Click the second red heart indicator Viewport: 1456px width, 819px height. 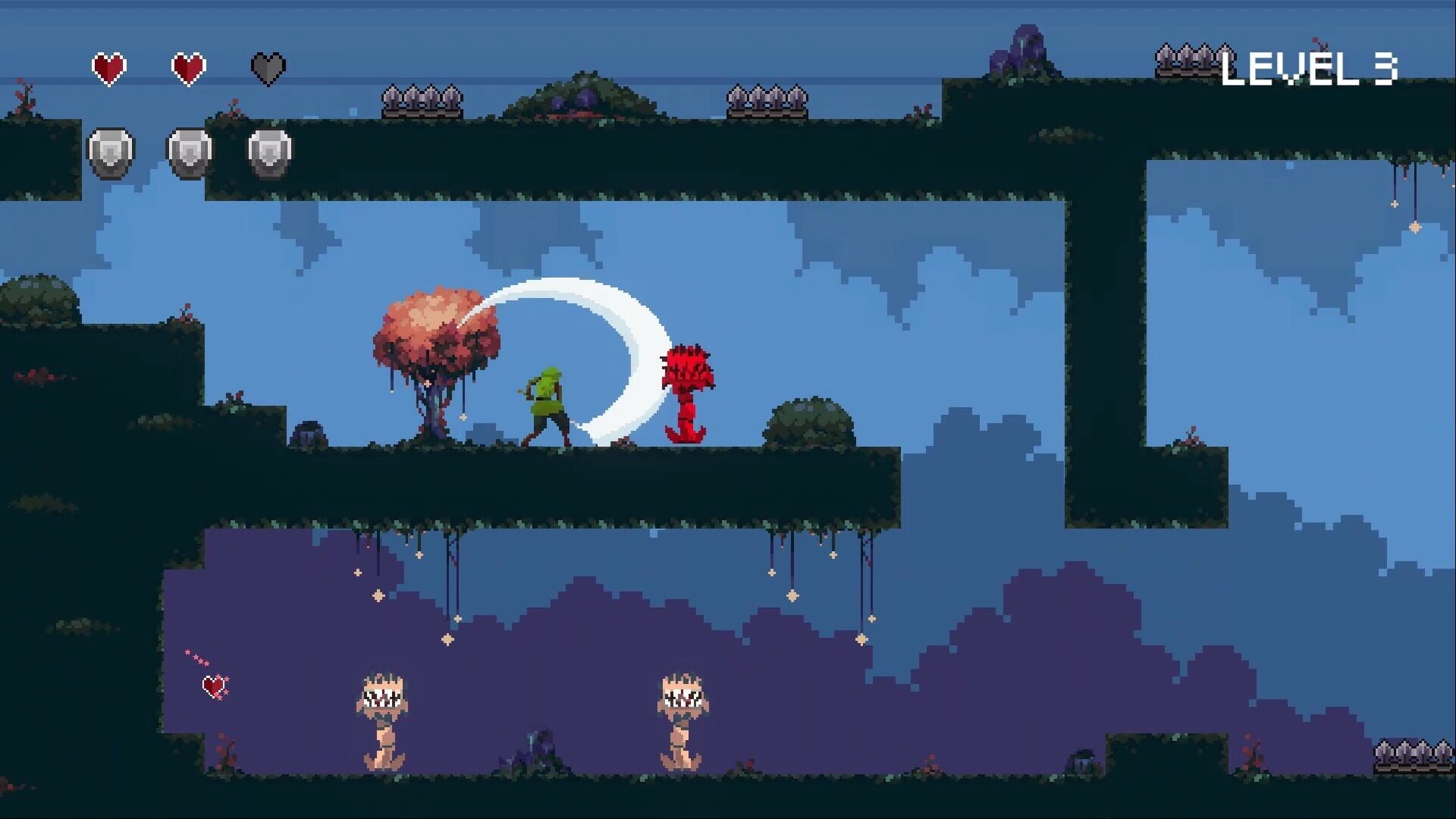188,67
